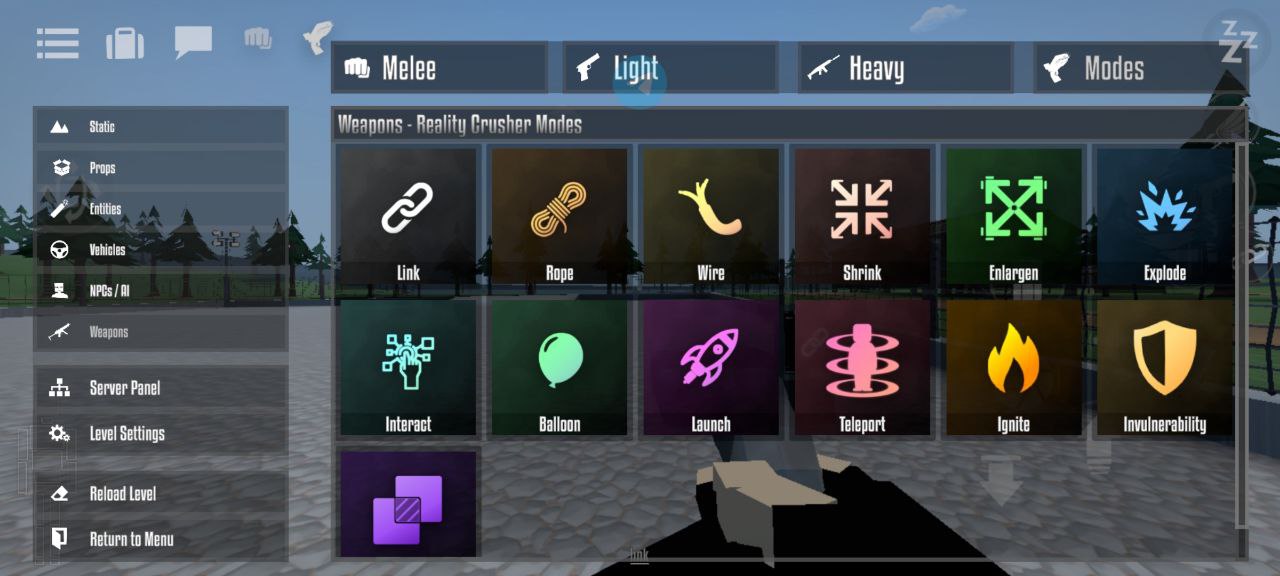This screenshot has height=576, width=1280.
Task: Open the Server Panel
Action: (x=161, y=388)
